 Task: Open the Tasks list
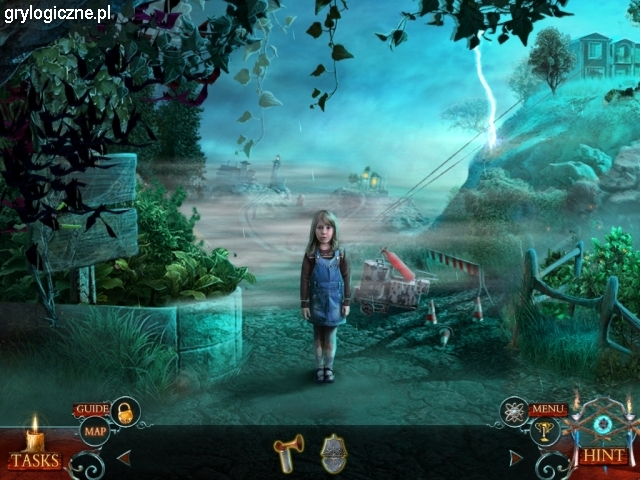click(35, 460)
